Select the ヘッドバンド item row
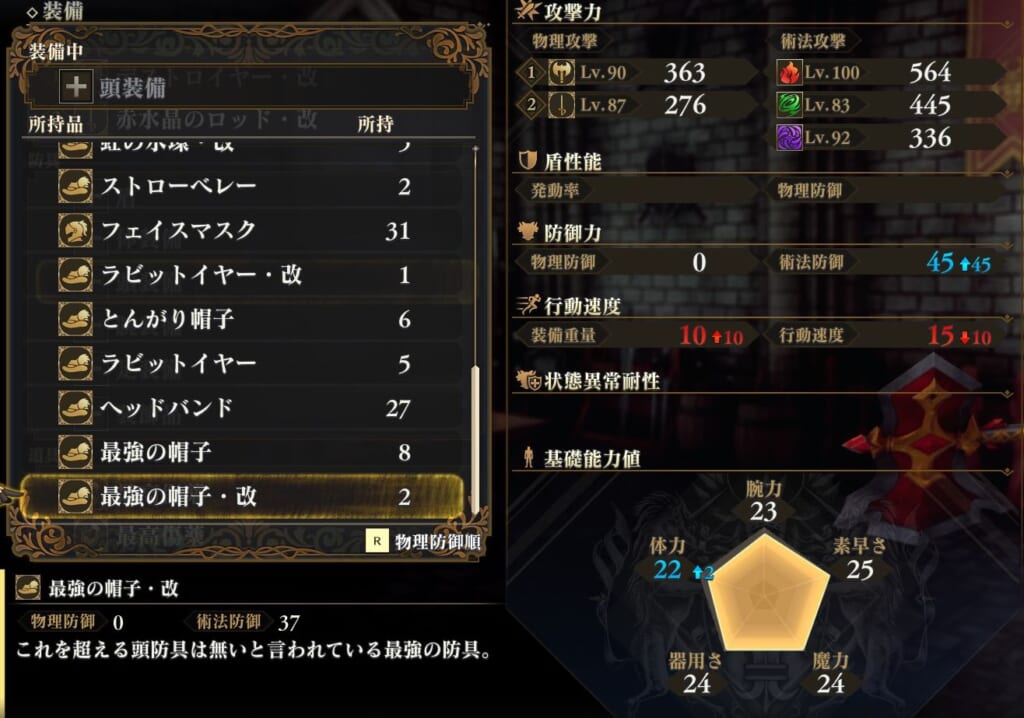This screenshot has width=1024, height=718. tap(240, 408)
